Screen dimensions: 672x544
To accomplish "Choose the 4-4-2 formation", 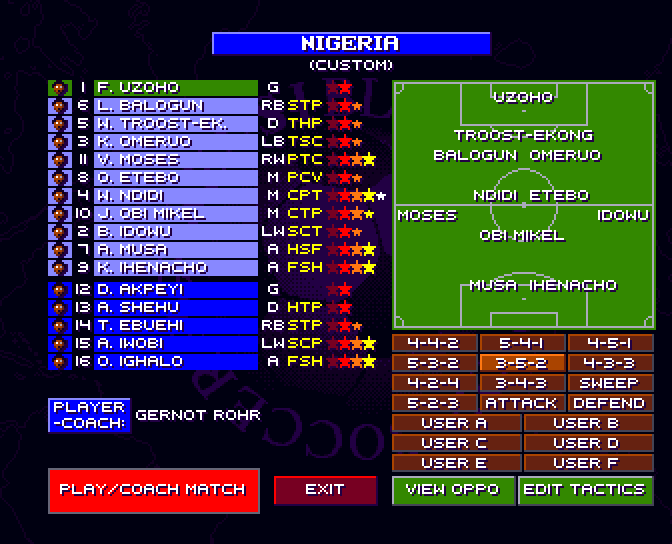I will pyautogui.click(x=434, y=343).
